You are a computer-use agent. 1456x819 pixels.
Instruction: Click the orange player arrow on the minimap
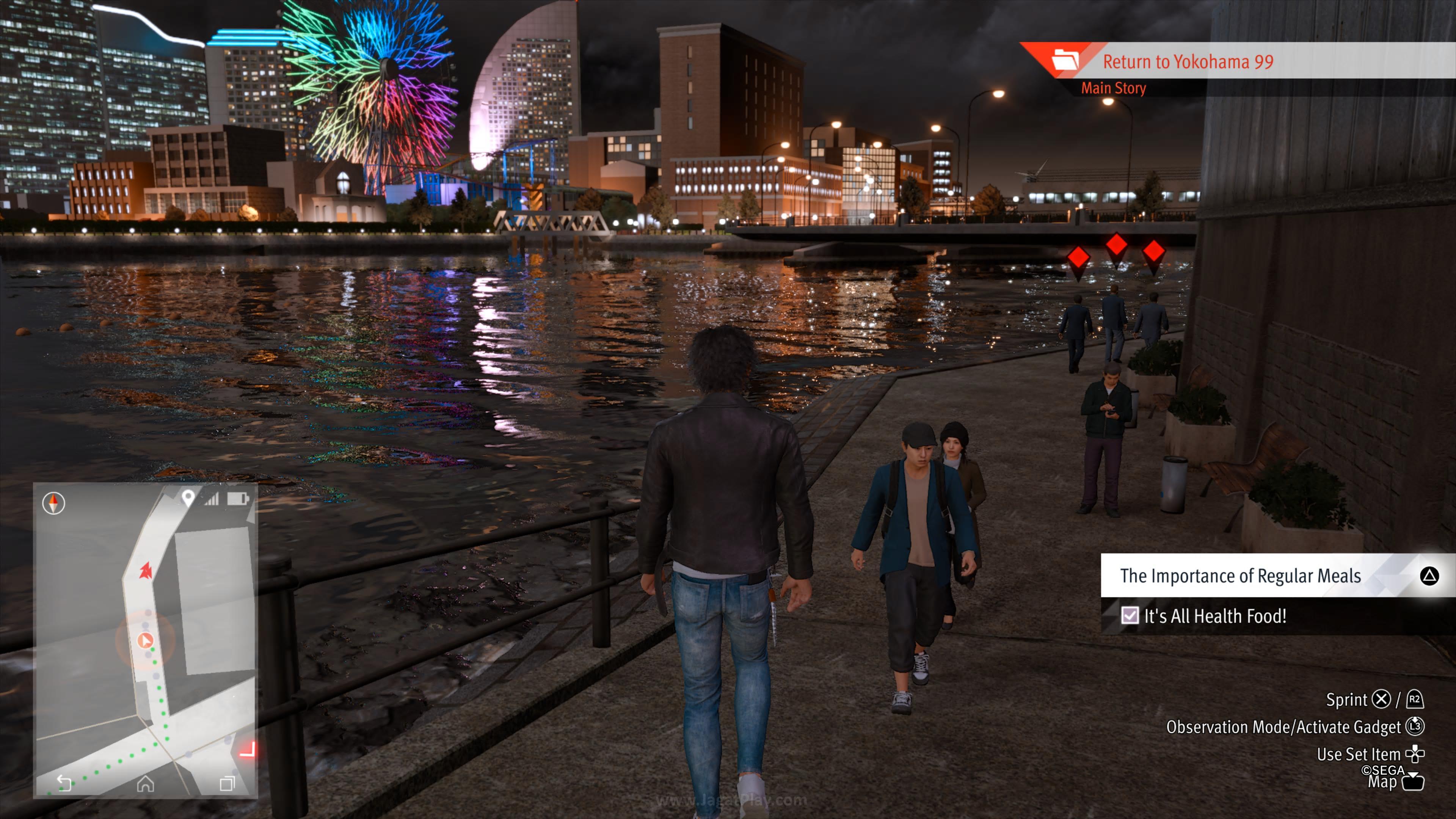[145, 640]
